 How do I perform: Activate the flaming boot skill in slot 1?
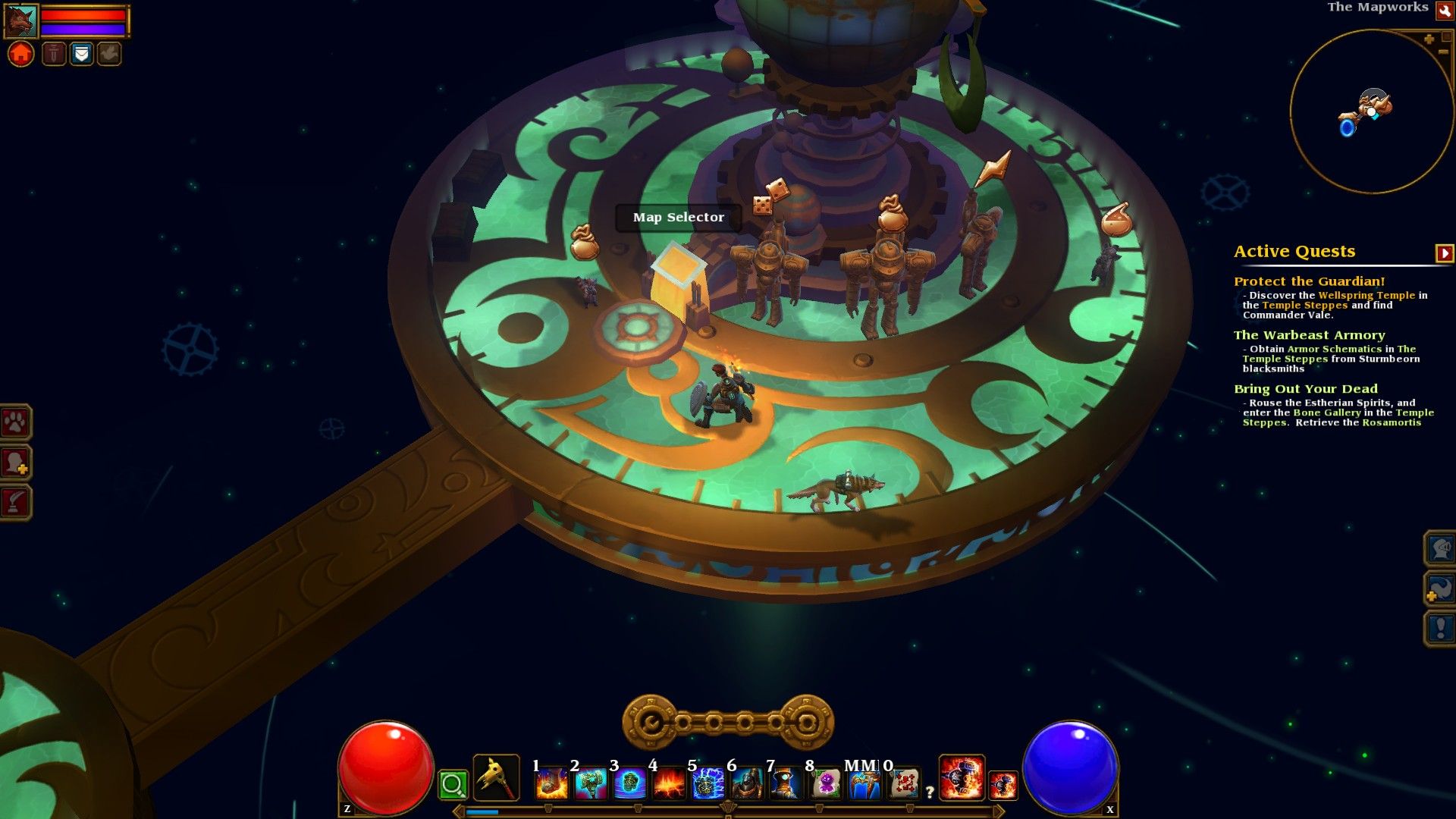[x=551, y=783]
